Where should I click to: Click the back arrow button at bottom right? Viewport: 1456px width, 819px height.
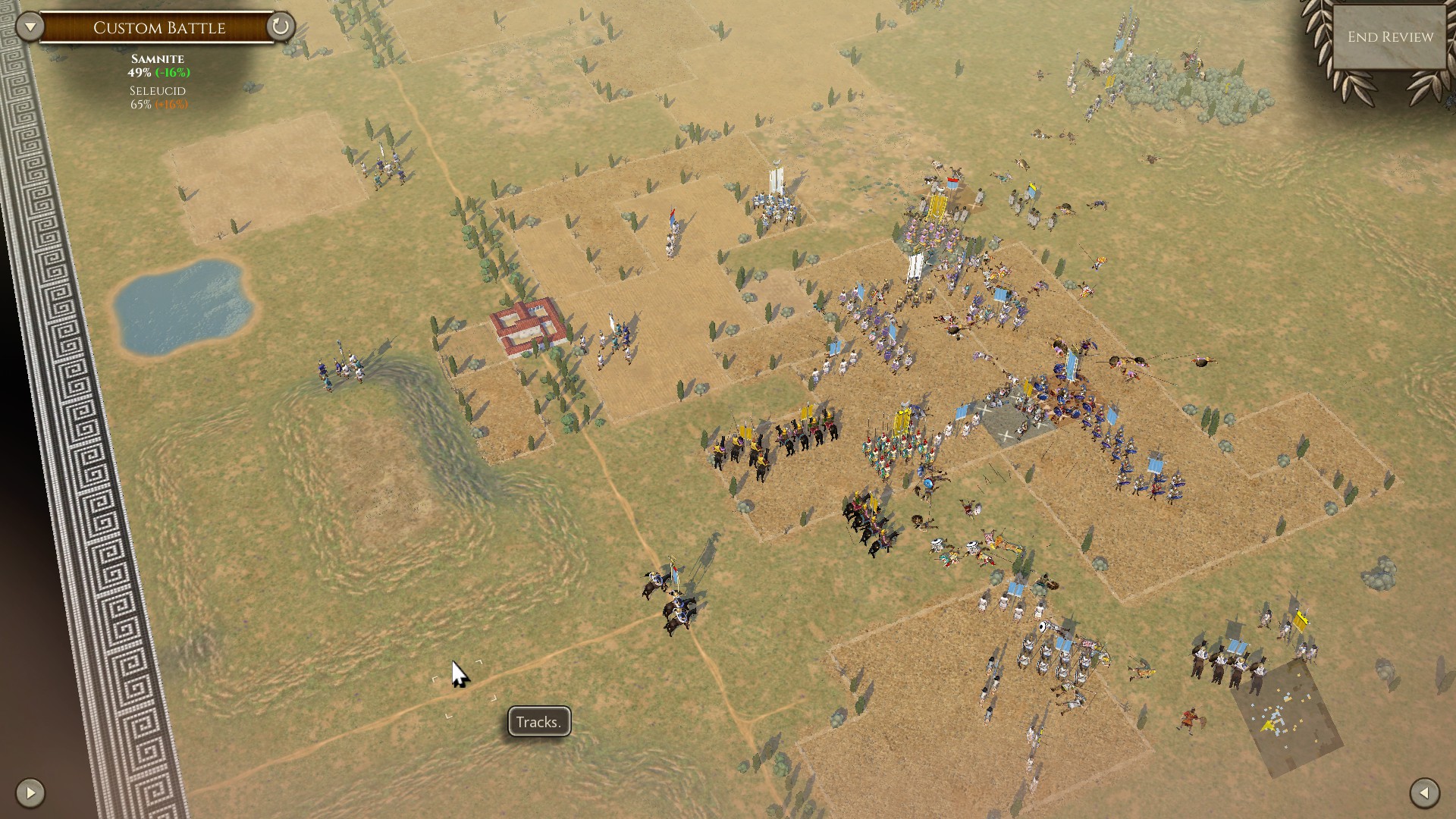pos(1424,793)
